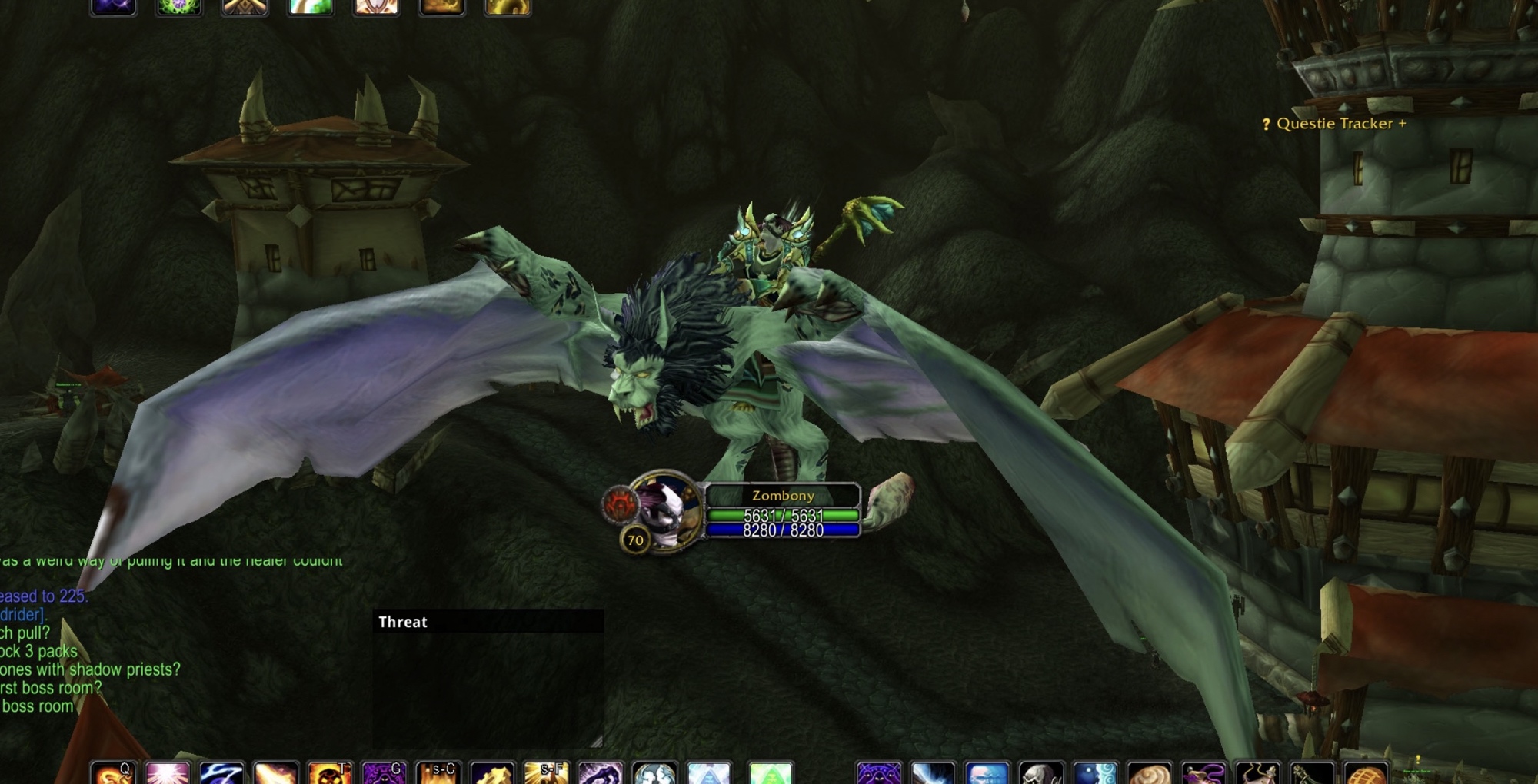Cast the pink starburst spell
Image resolution: width=1538 pixels, height=784 pixels.
click(168, 773)
